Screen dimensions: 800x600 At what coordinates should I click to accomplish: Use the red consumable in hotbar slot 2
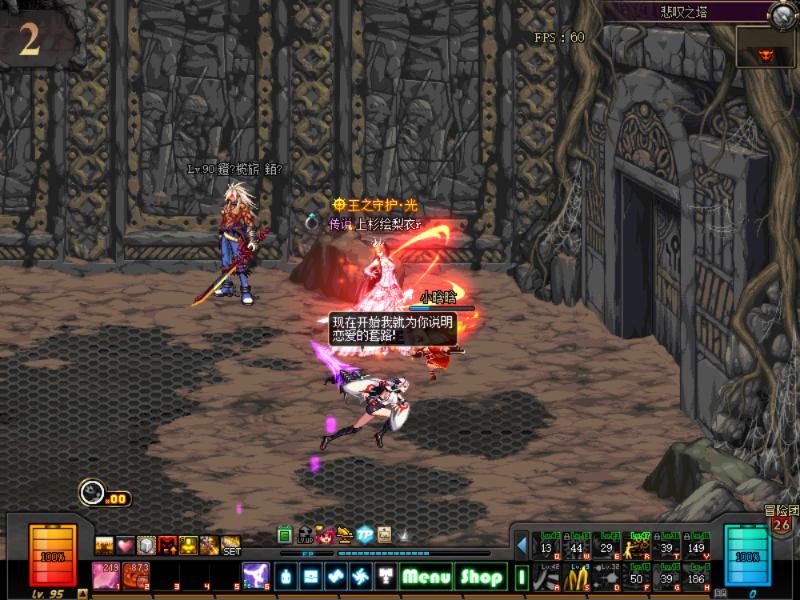136,575
